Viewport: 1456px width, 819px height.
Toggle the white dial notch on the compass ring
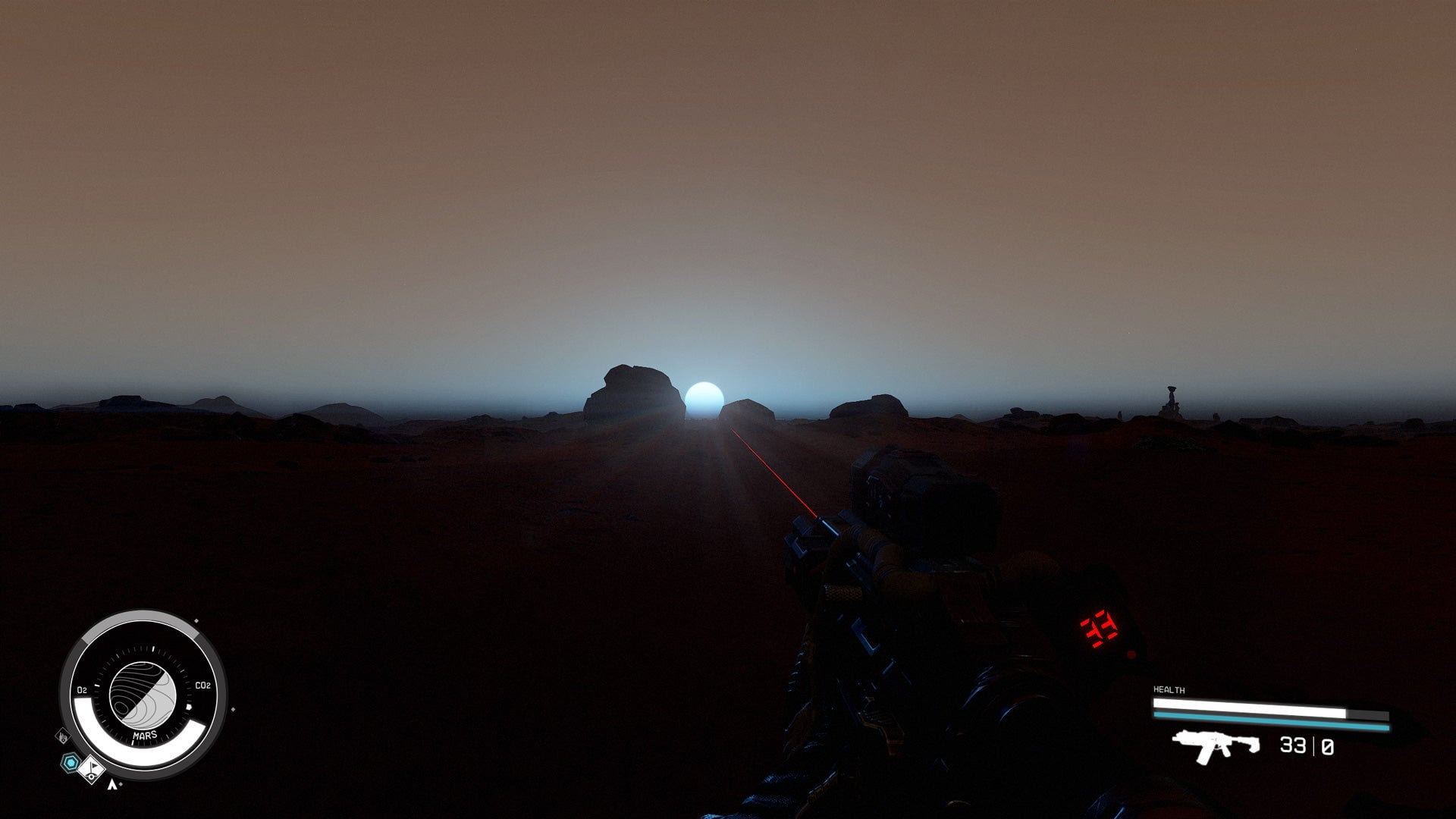(152, 649)
